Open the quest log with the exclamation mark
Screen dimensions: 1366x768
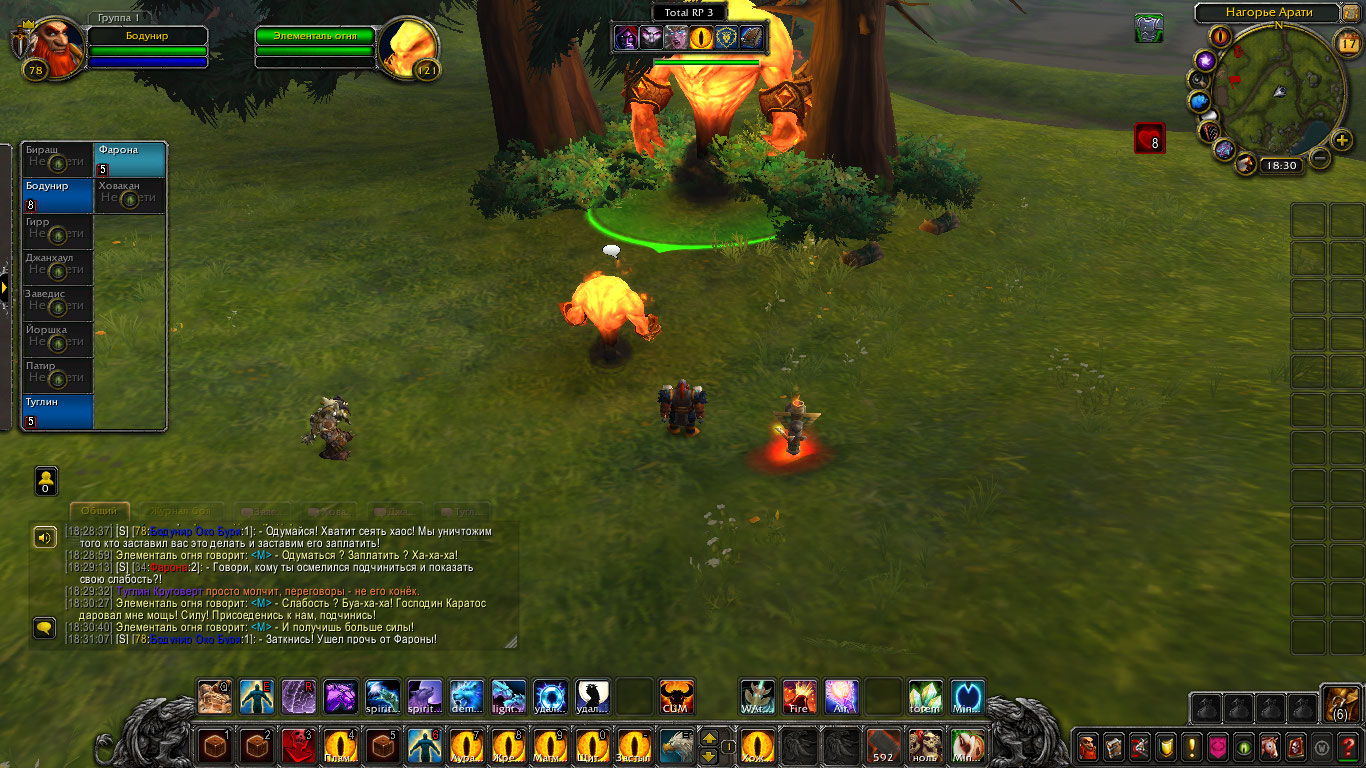click(1192, 747)
